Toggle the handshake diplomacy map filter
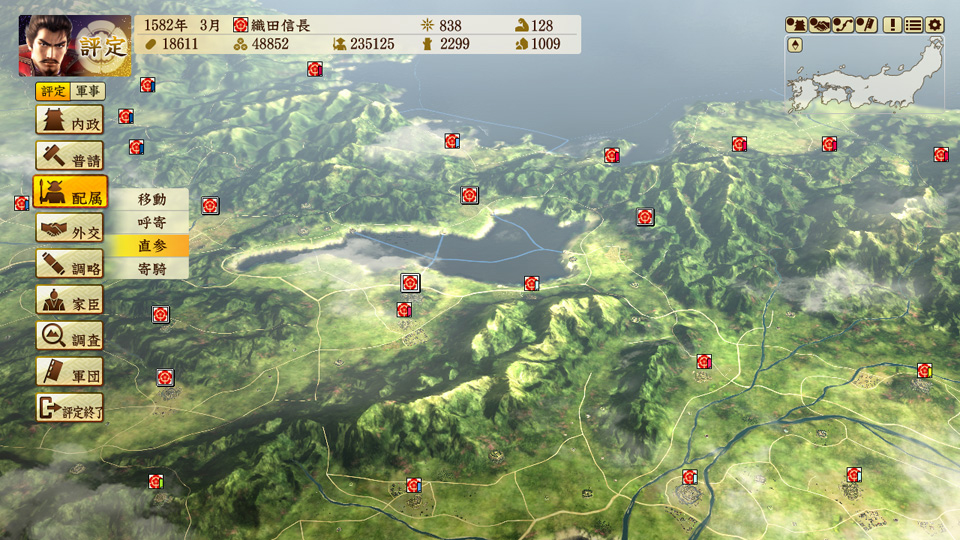This screenshot has width=960, height=540. (820, 24)
